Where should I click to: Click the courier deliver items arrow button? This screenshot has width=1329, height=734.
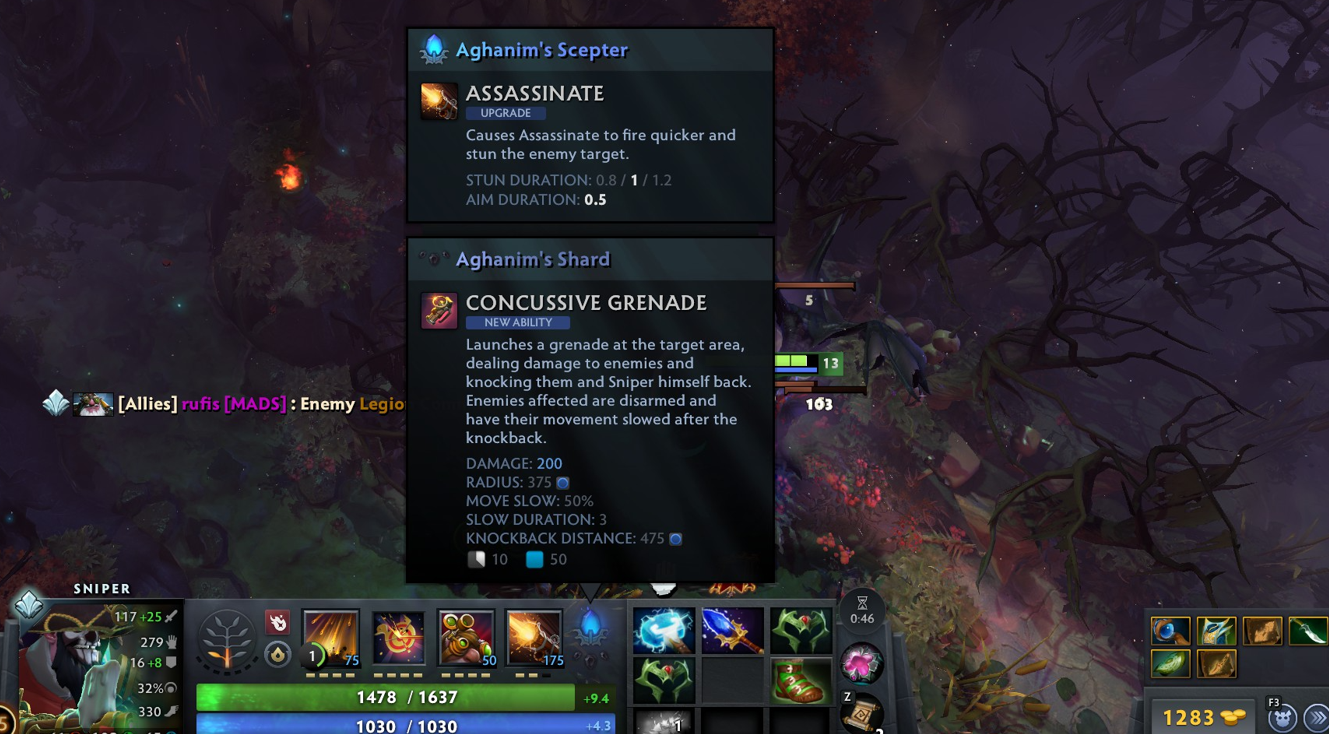(1316, 718)
